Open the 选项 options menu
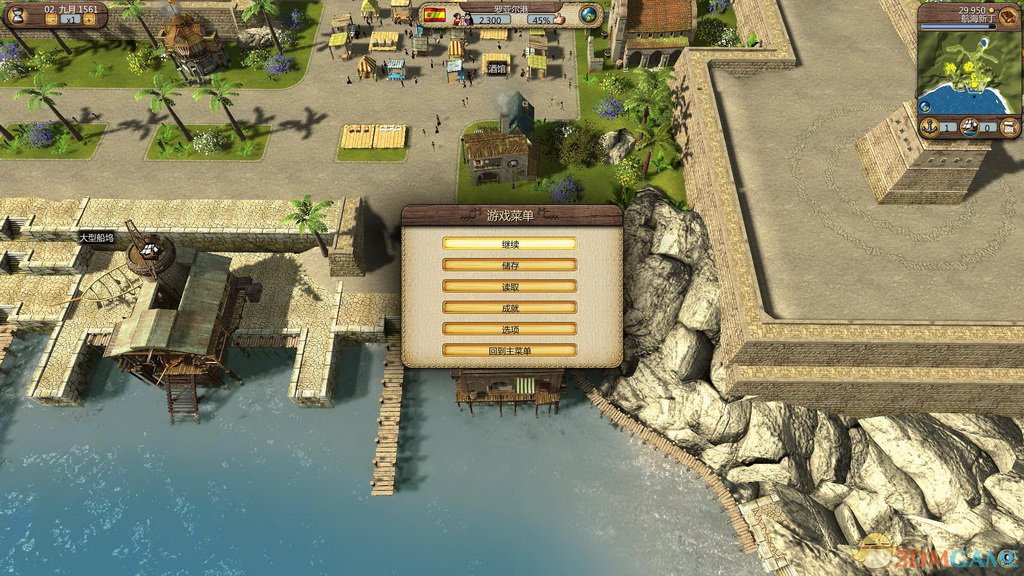This screenshot has height=576, width=1024. click(510, 329)
